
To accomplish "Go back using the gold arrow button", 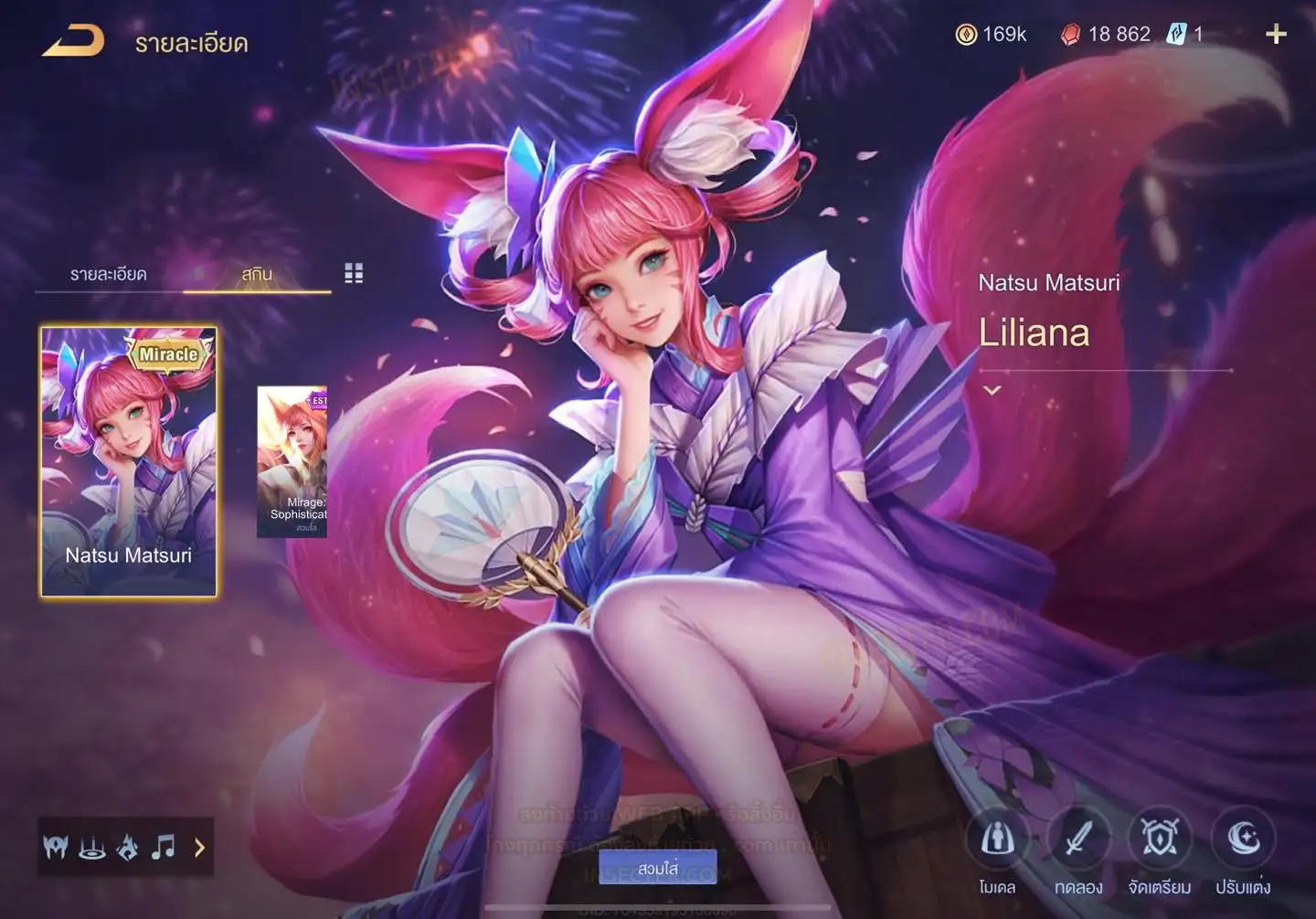I will 73,41.
